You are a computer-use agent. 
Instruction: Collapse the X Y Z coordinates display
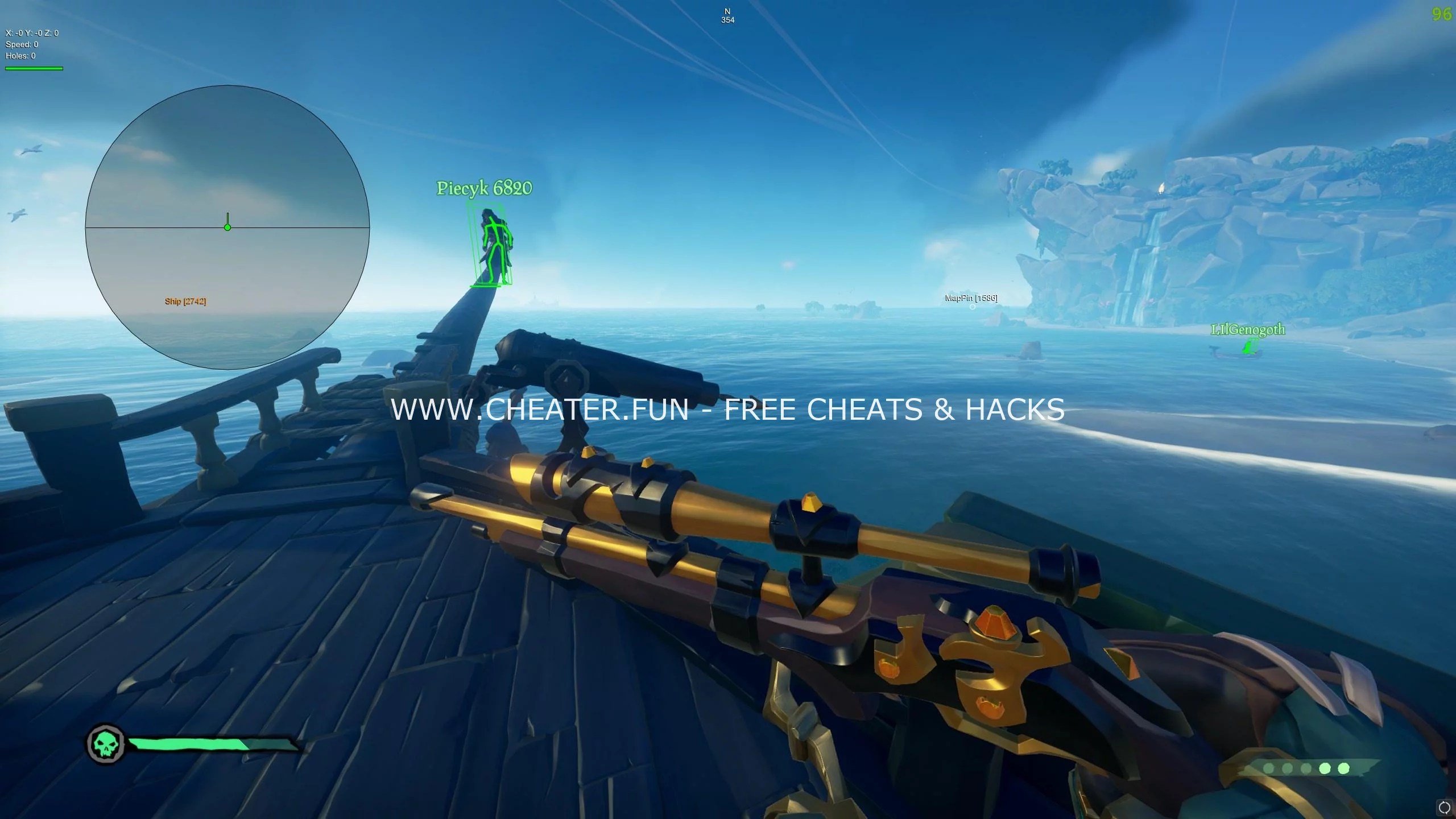(31, 33)
